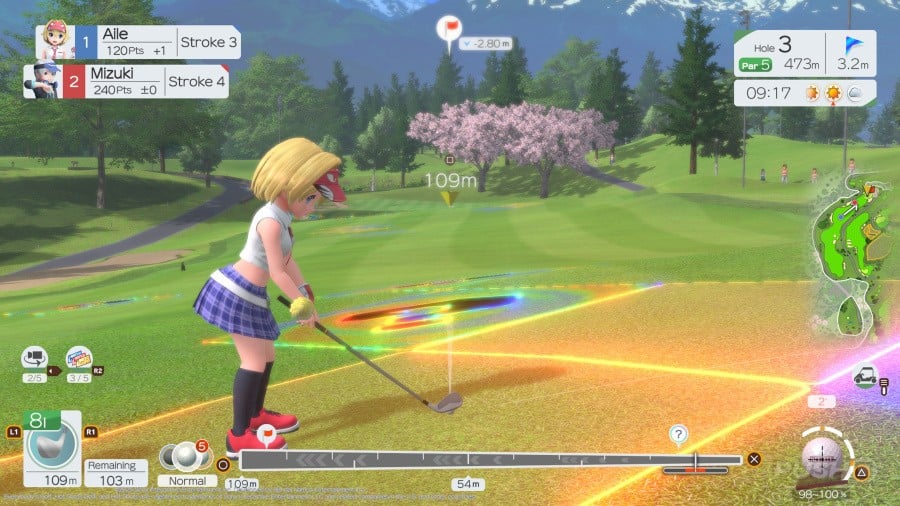The image size is (900, 506).
Task: Adjust the ball impact point icon
Action: coord(822,455)
